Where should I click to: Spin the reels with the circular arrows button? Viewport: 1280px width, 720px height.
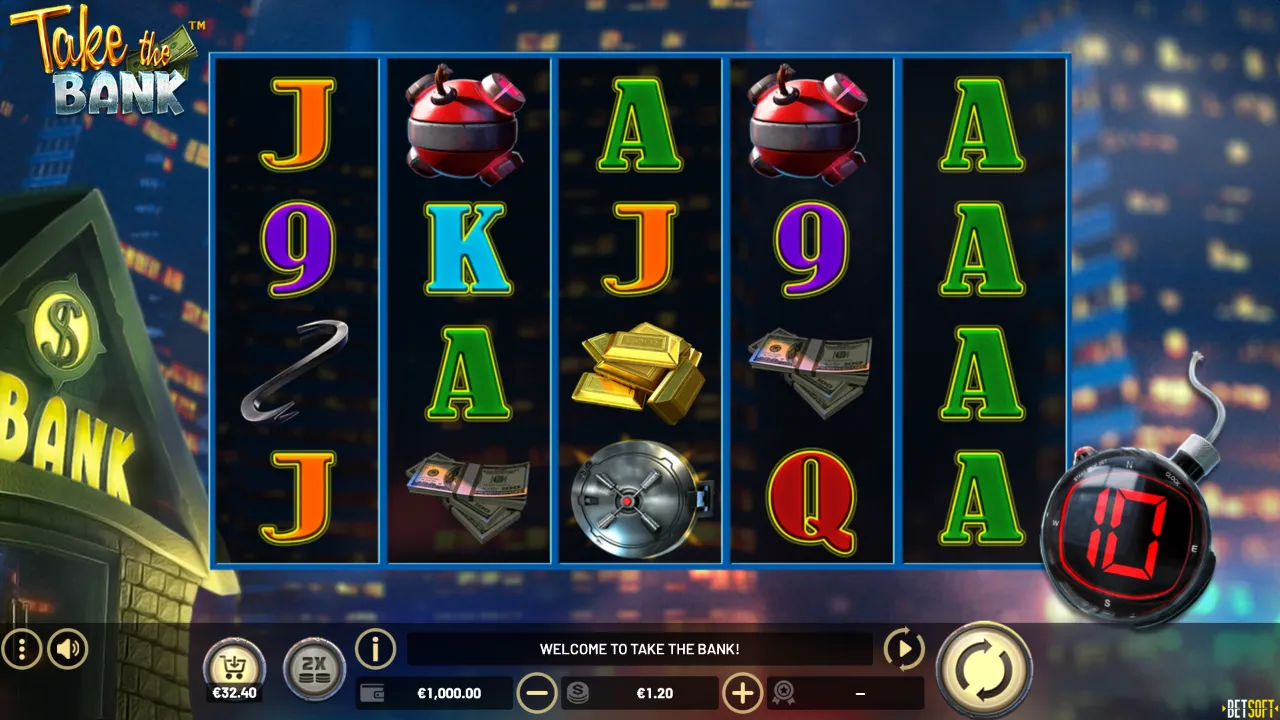pos(984,668)
